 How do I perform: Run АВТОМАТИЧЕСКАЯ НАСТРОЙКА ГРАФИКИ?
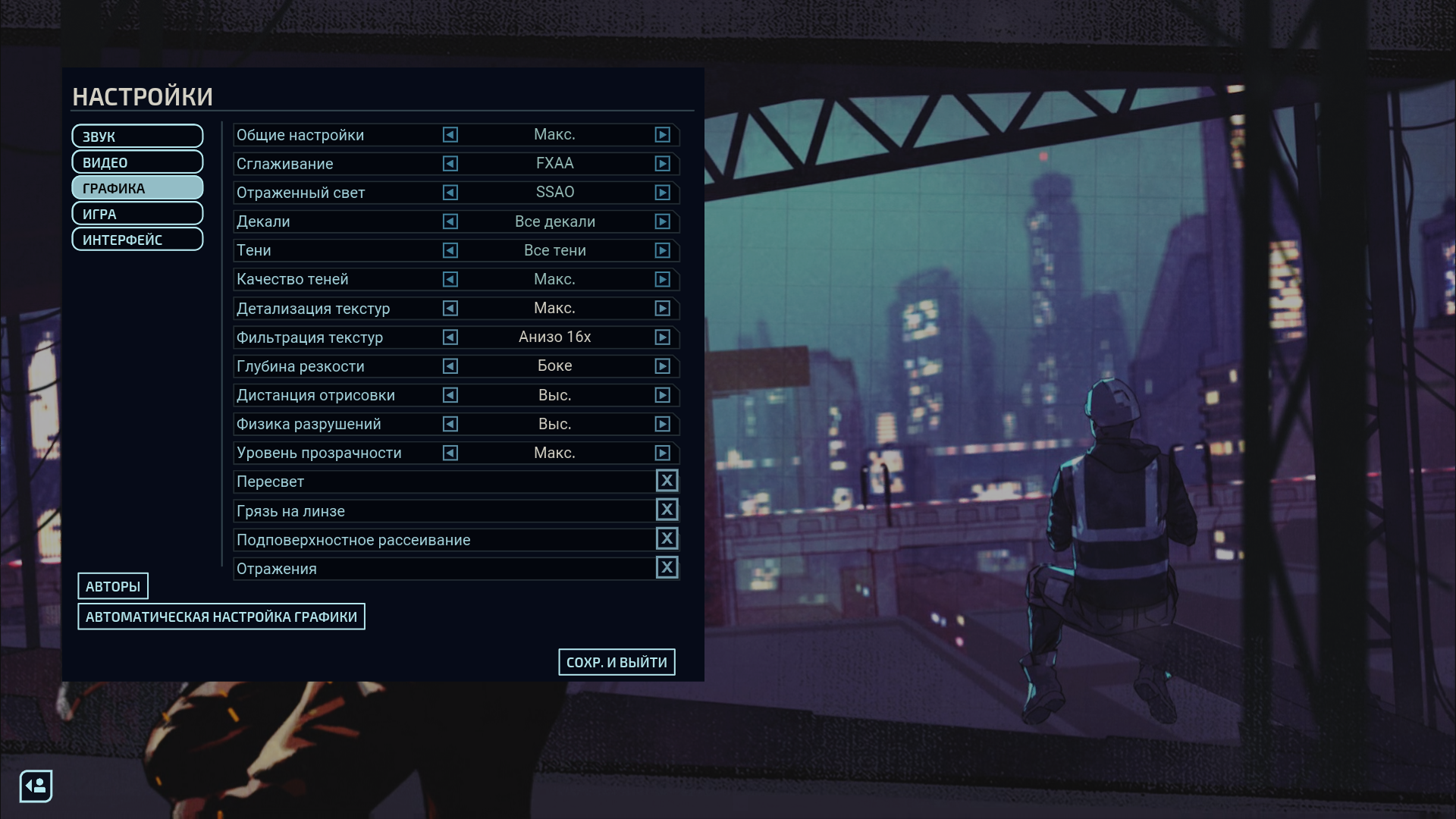221,617
